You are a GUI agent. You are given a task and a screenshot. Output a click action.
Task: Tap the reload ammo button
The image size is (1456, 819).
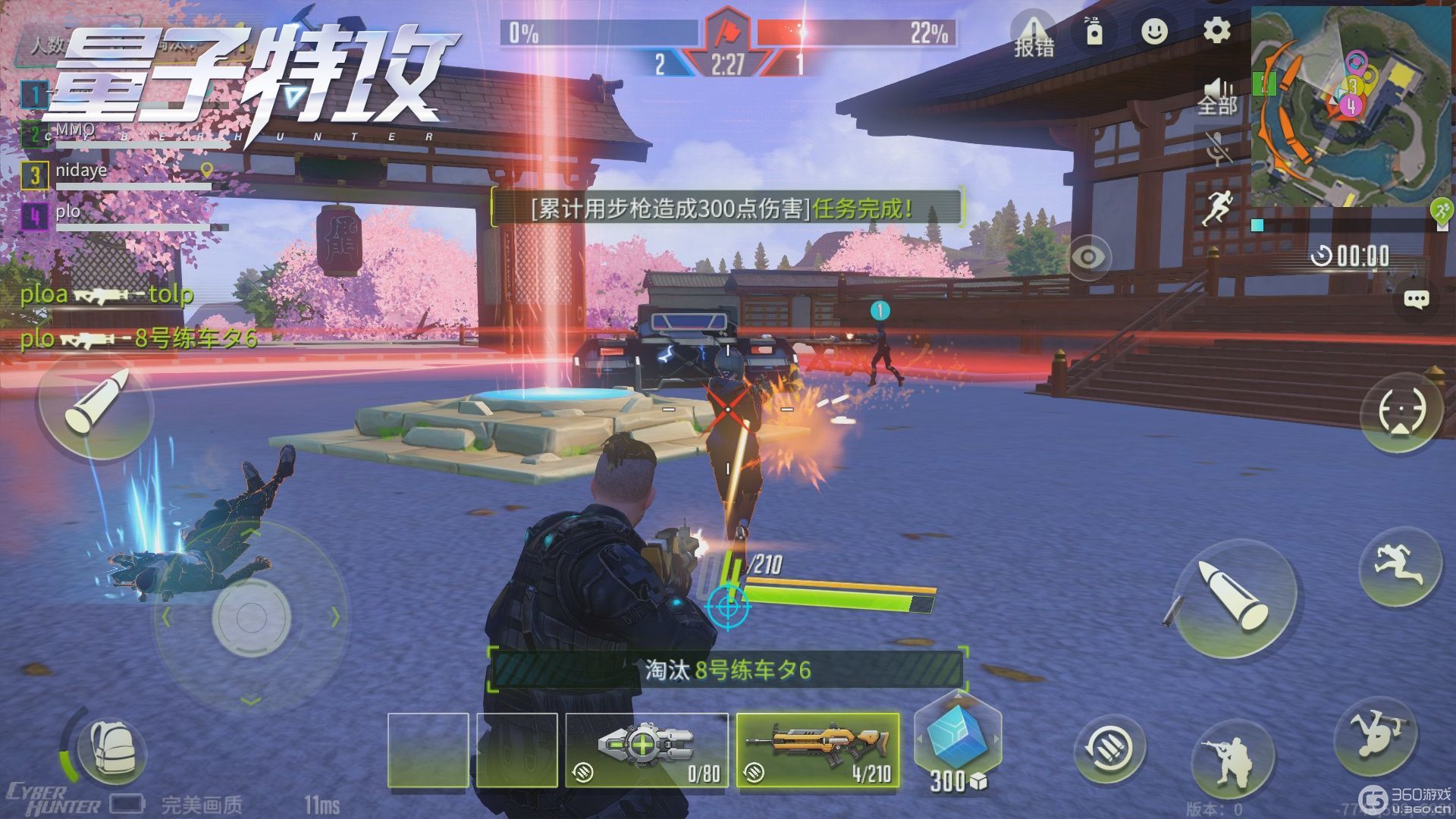1109,747
